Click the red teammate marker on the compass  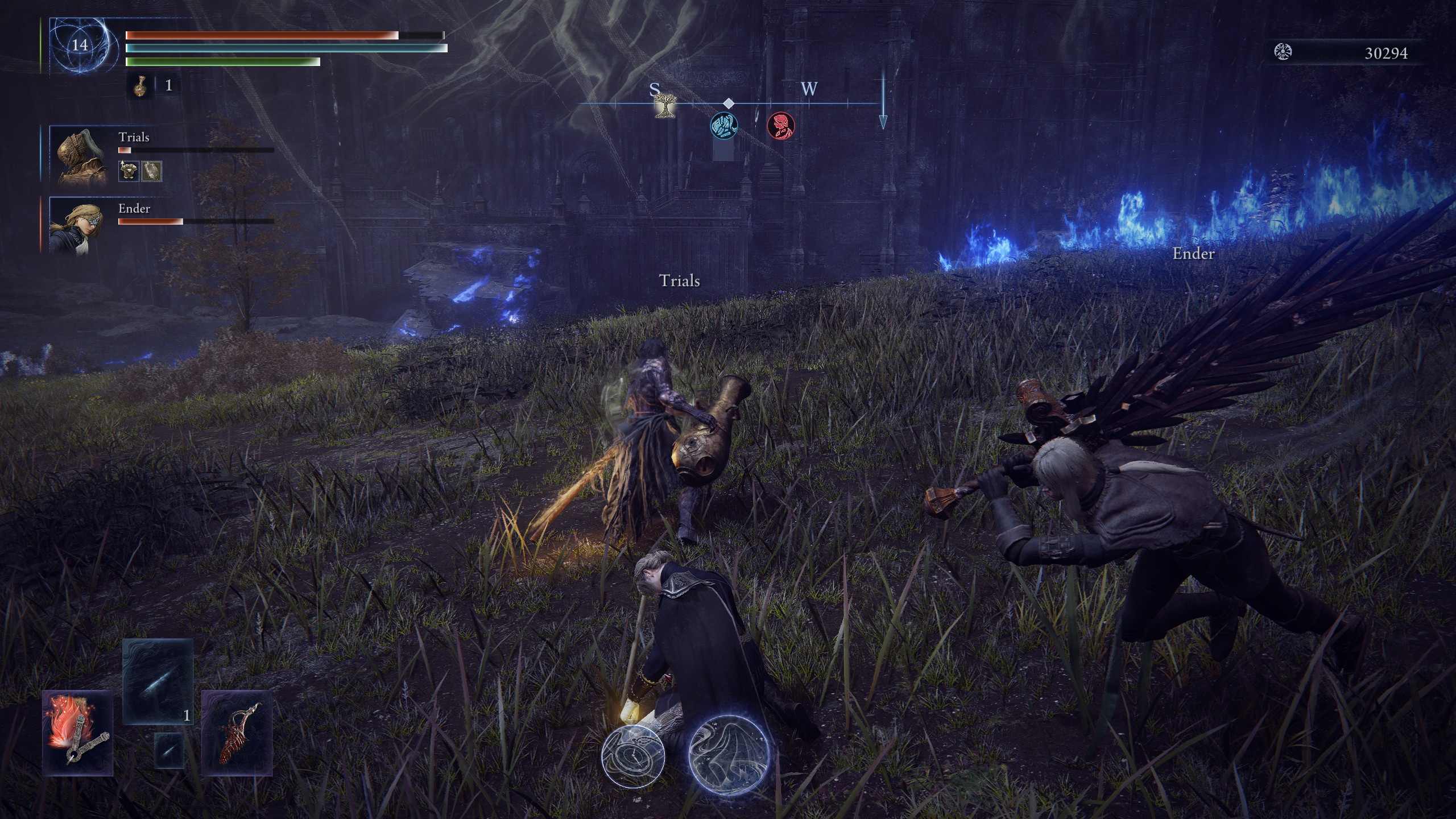pos(781,125)
